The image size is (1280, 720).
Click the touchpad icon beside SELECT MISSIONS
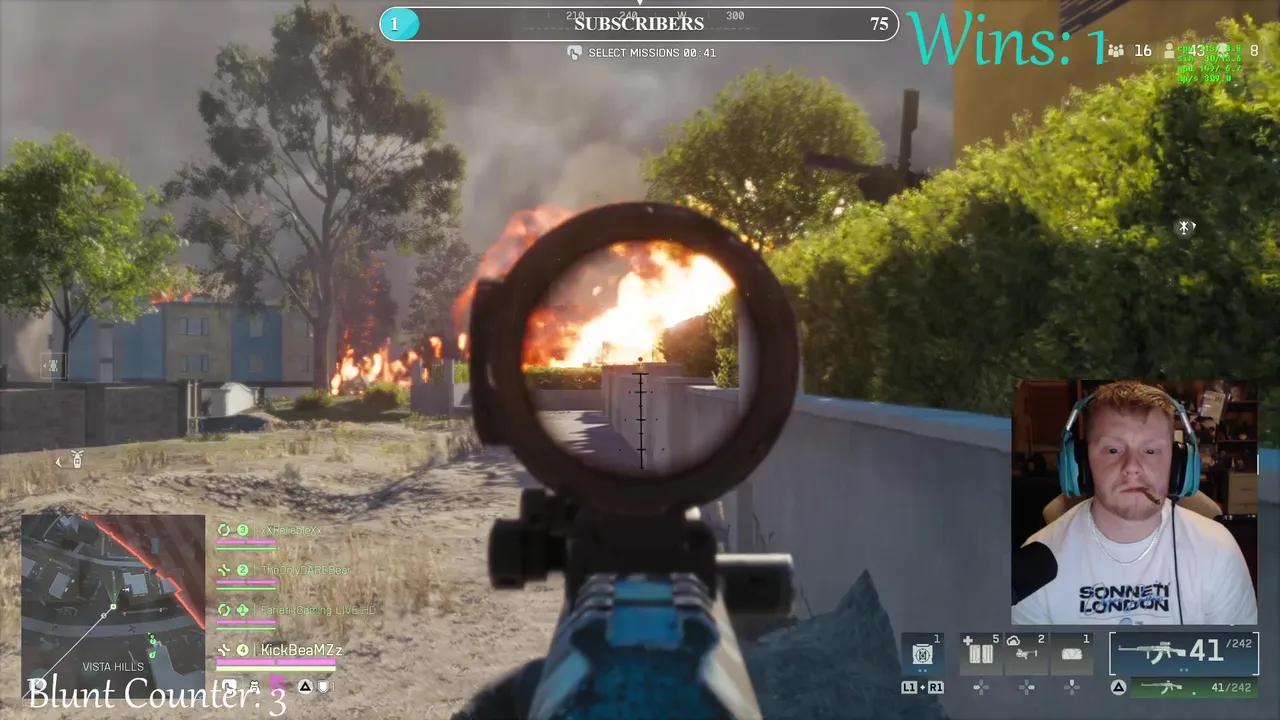point(576,52)
